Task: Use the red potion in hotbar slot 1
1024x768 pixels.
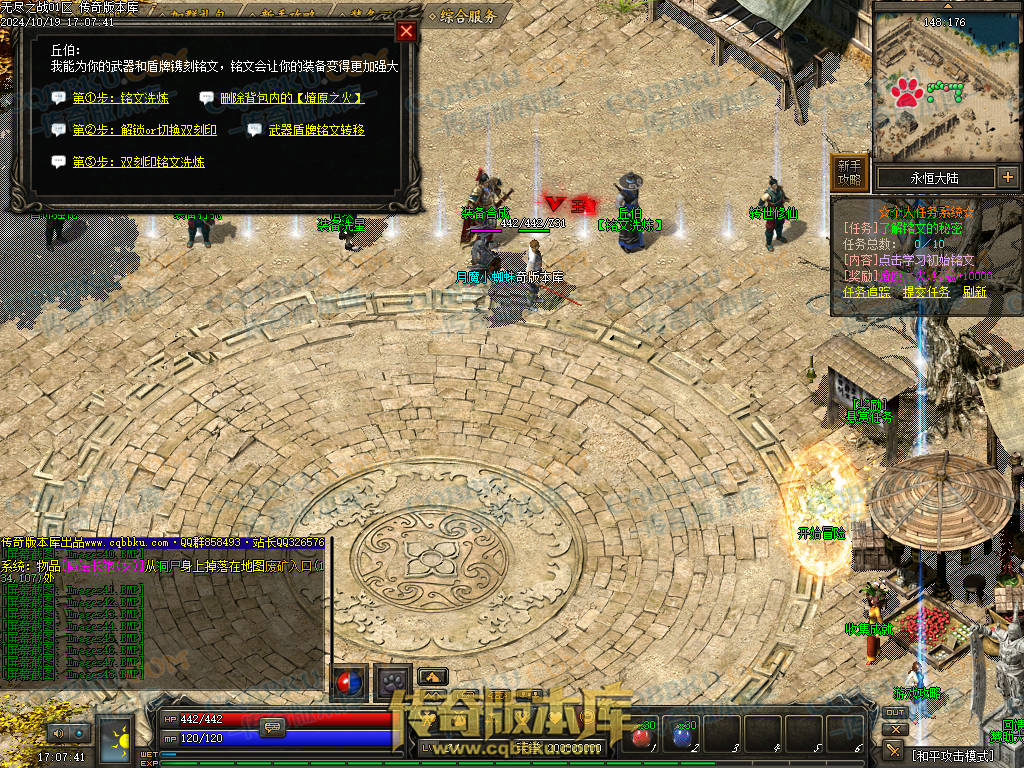Action: pyautogui.click(x=641, y=737)
